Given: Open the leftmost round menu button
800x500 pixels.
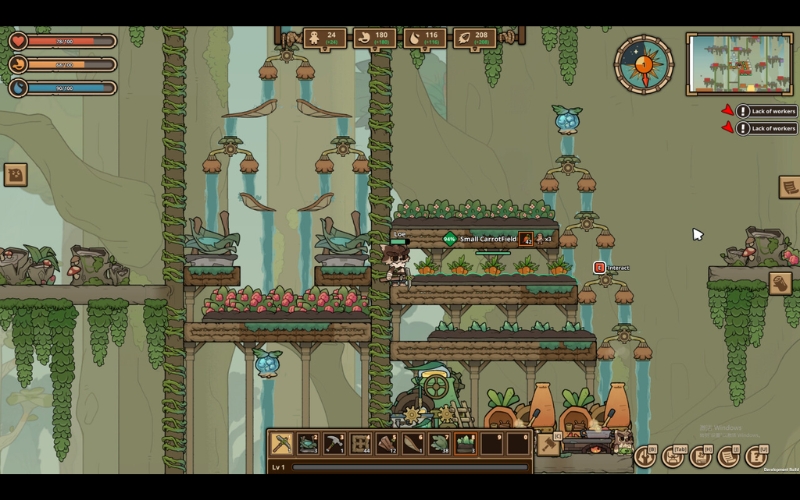Looking at the screenshot, I should coord(646,457).
